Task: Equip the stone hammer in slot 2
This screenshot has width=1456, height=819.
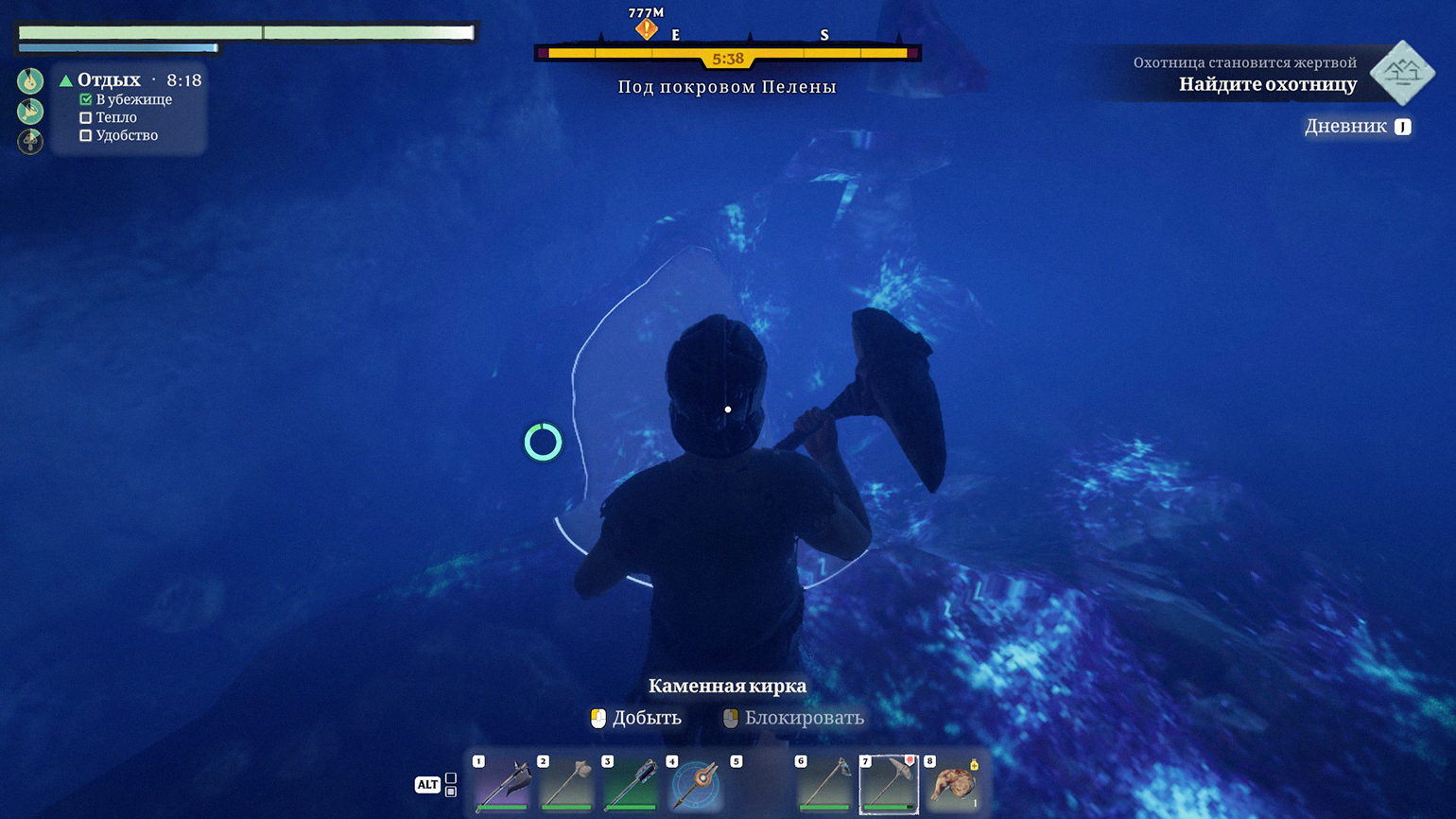Action: pos(567,783)
